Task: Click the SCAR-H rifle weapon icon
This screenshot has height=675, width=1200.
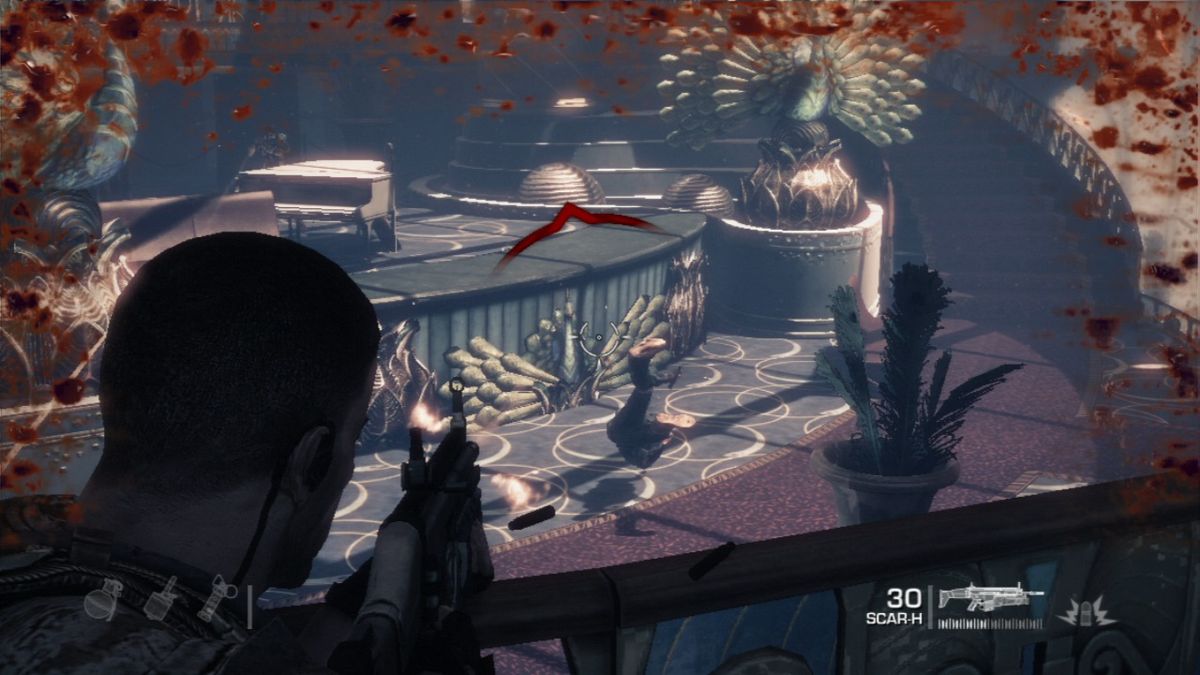Action: [x=990, y=599]
